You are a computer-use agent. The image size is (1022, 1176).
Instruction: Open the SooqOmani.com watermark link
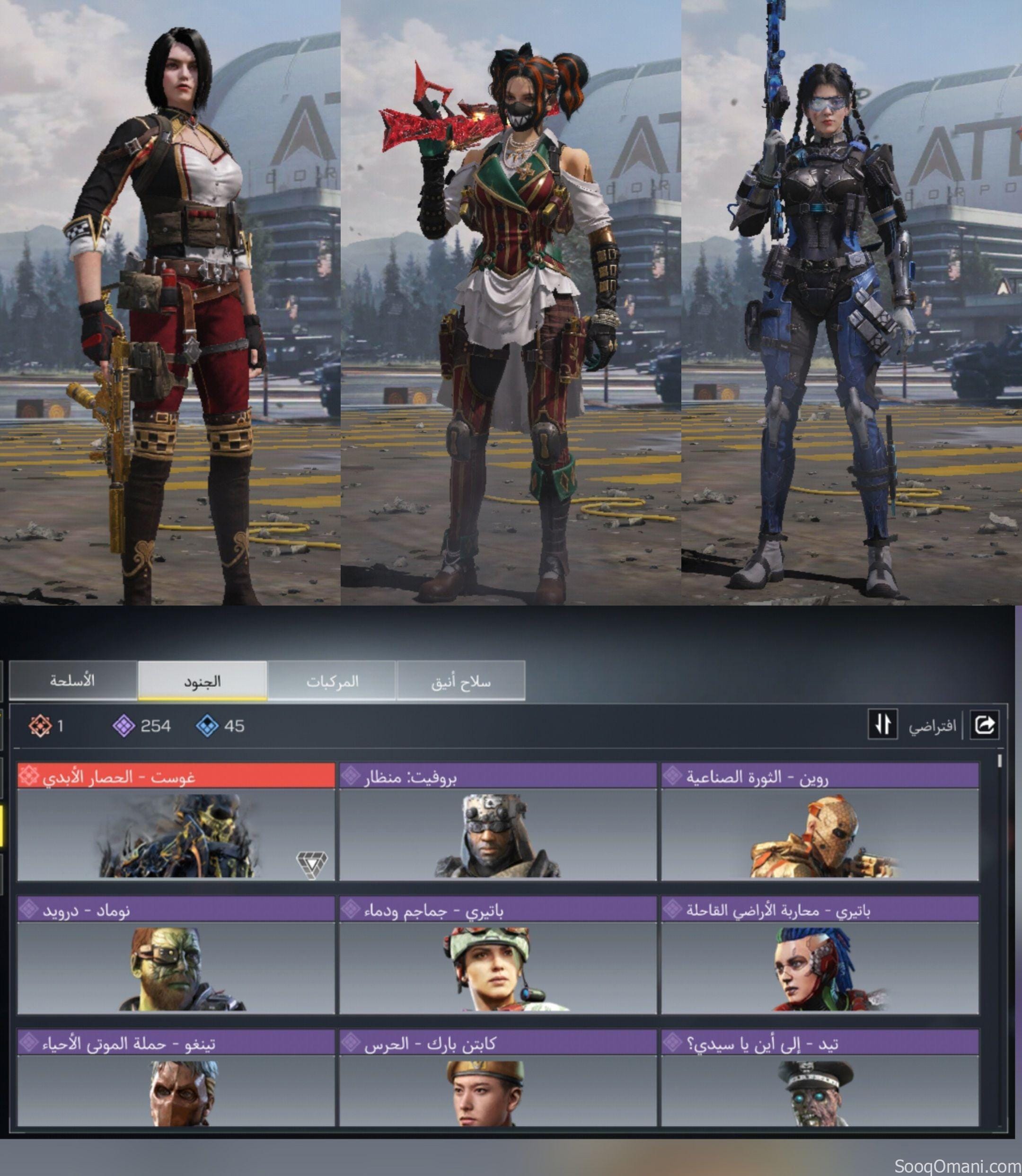(x=957, y=1167)
